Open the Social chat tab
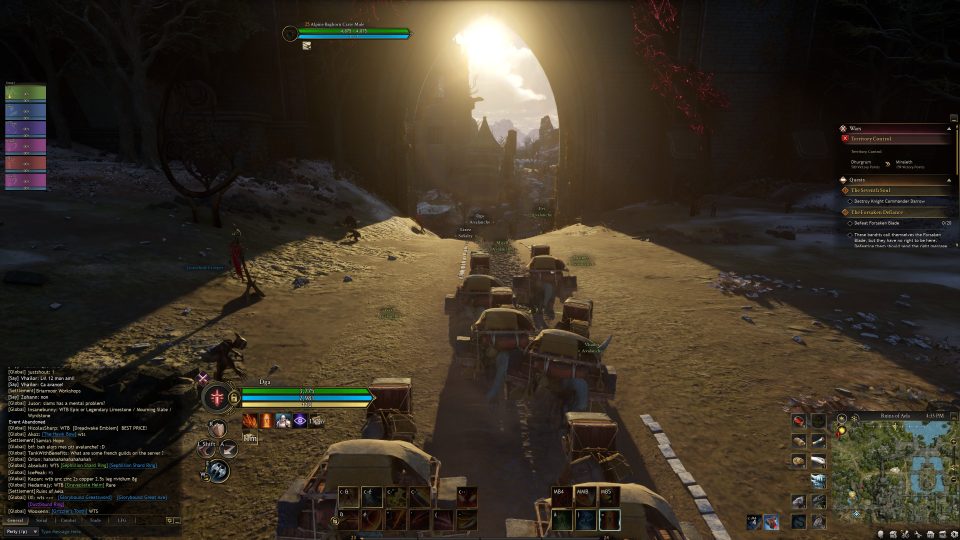The image size is (960, 540). click(41, 521)
